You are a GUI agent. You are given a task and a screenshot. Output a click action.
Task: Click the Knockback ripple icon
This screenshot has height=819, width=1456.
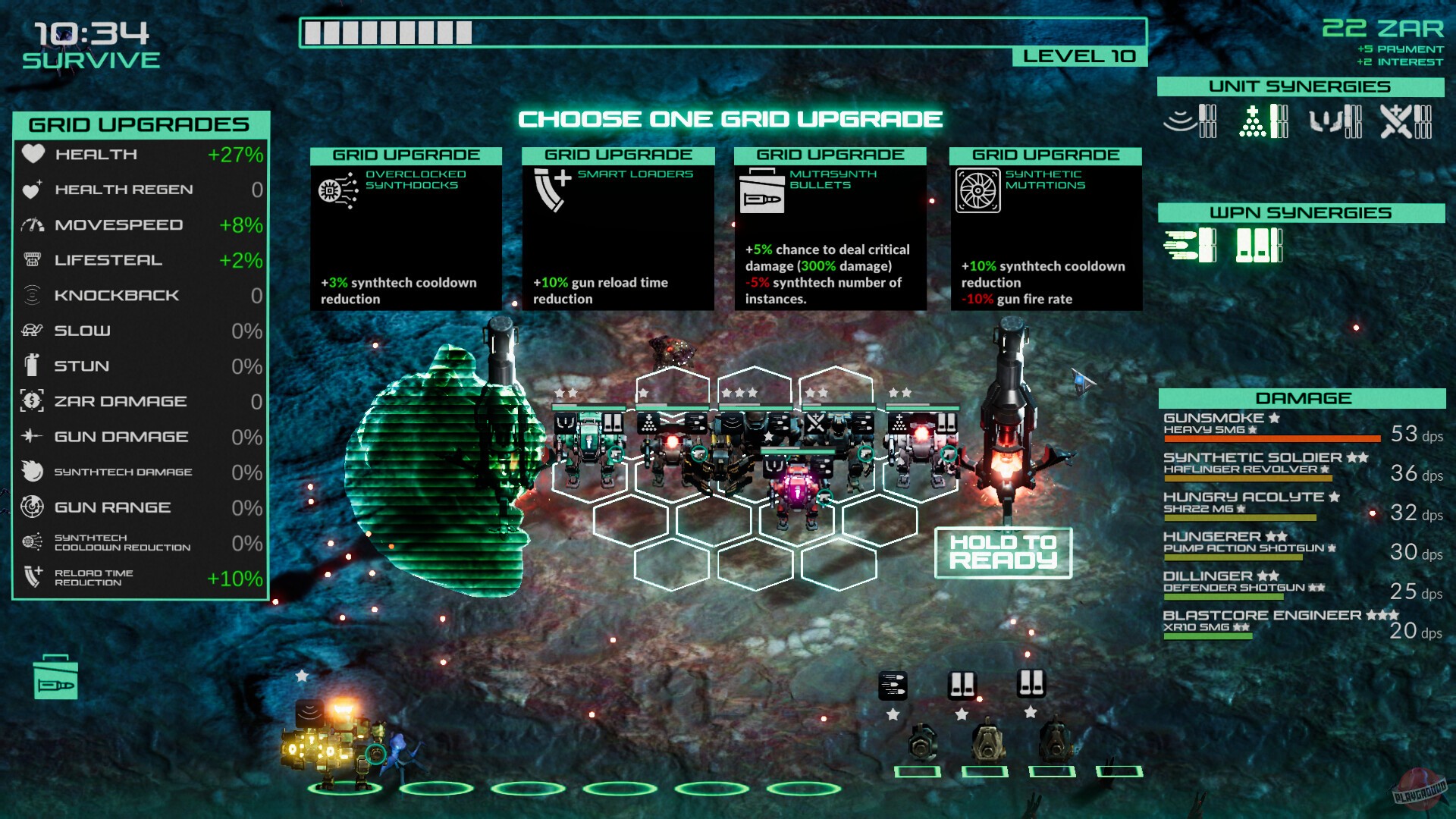(32, 295)
